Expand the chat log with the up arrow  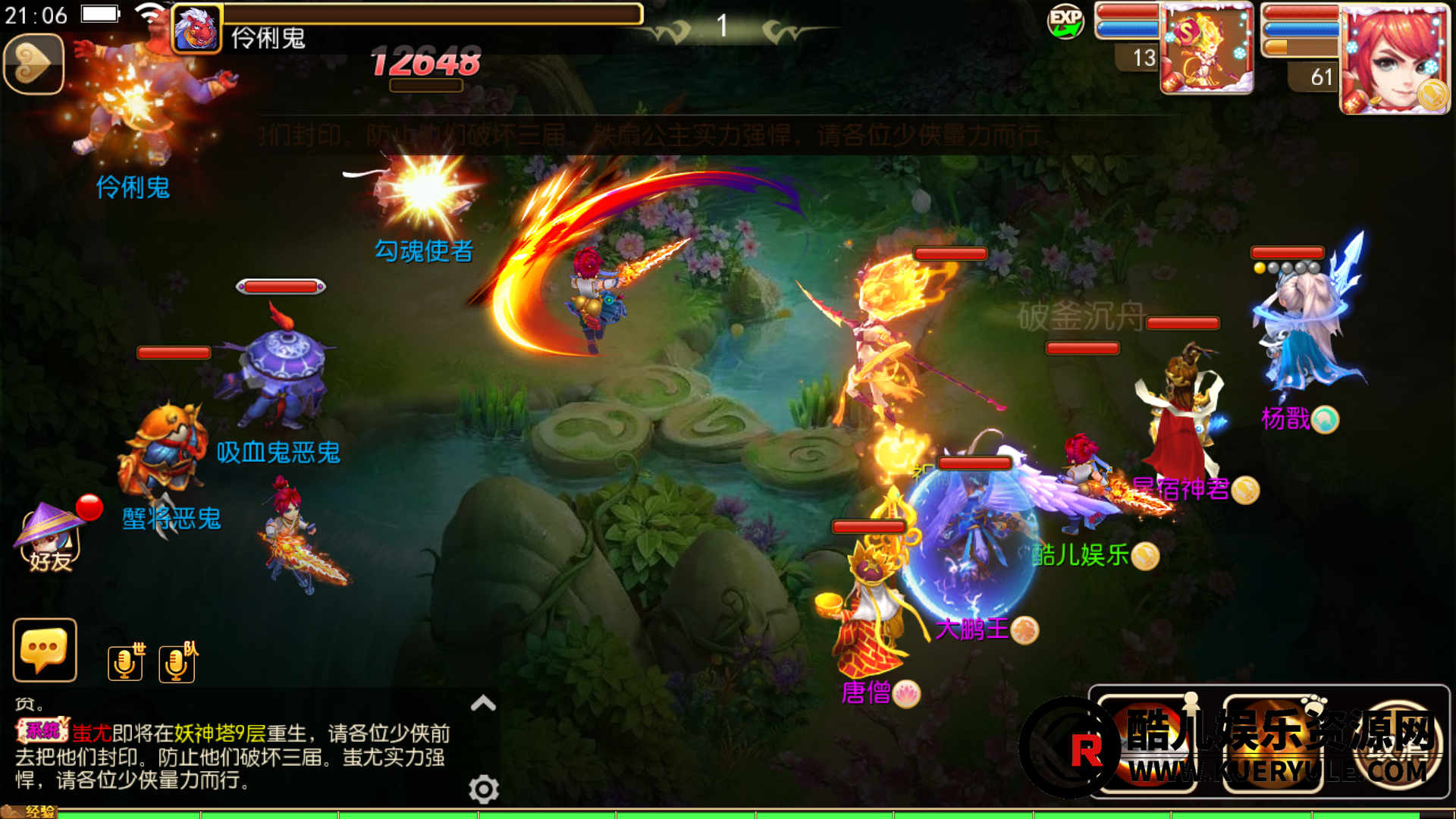coord(483,703)
